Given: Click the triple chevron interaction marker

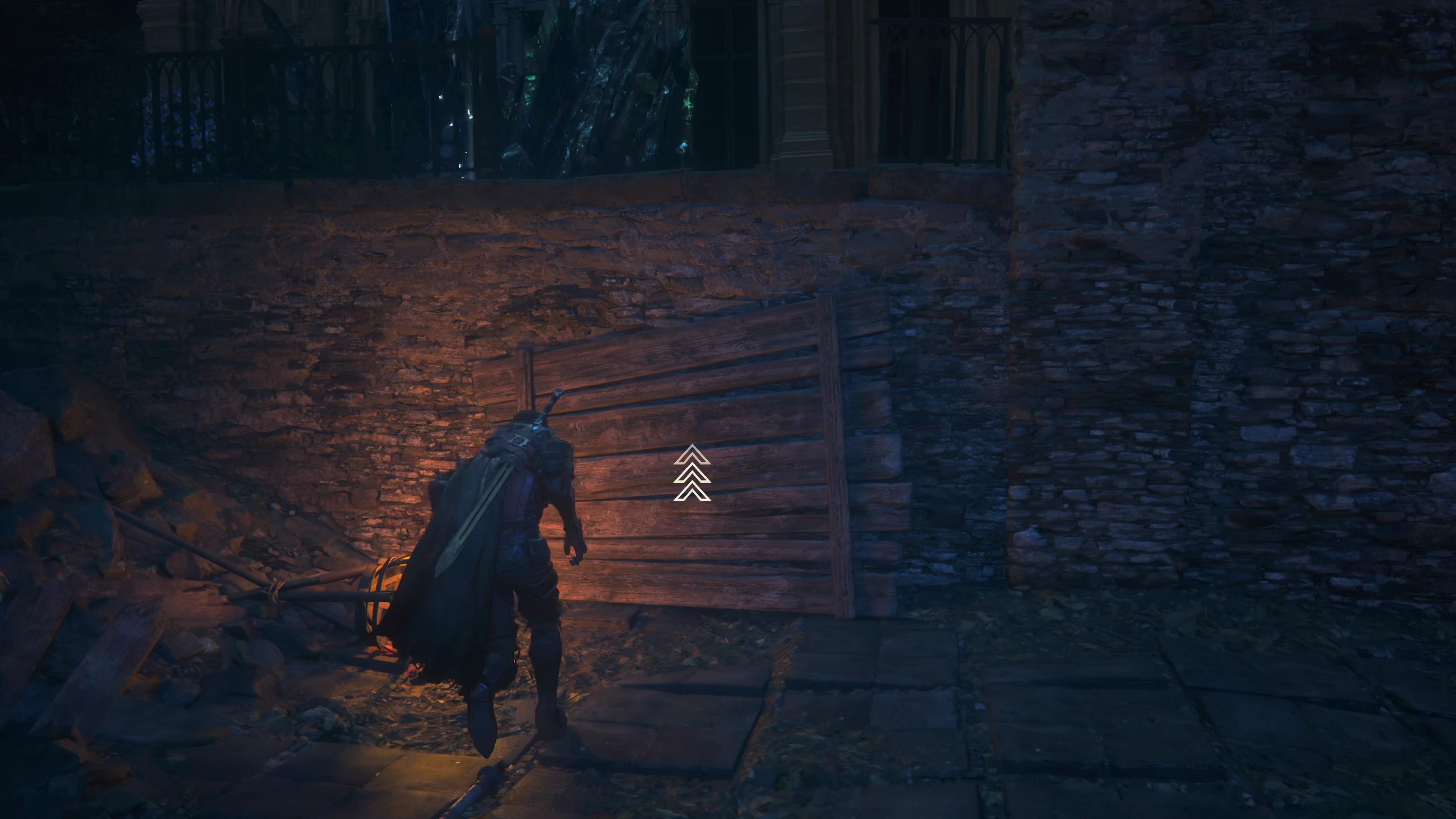Looking at the screenshot, I should [692, 474].
